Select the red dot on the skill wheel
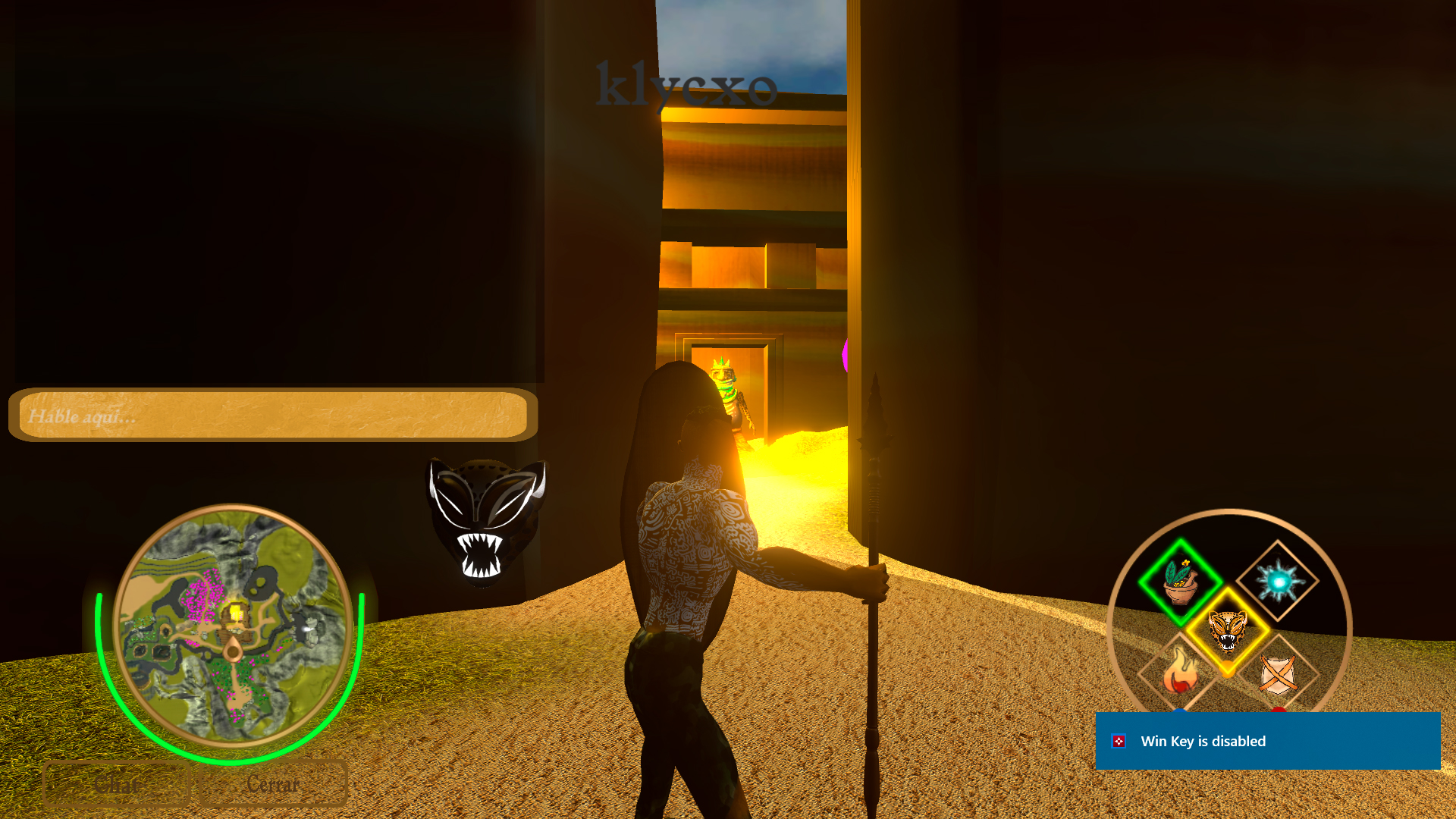Image resolution: width=1456 pixels, height=819 pixels. pyautogui.click(x=1279, y=711)
